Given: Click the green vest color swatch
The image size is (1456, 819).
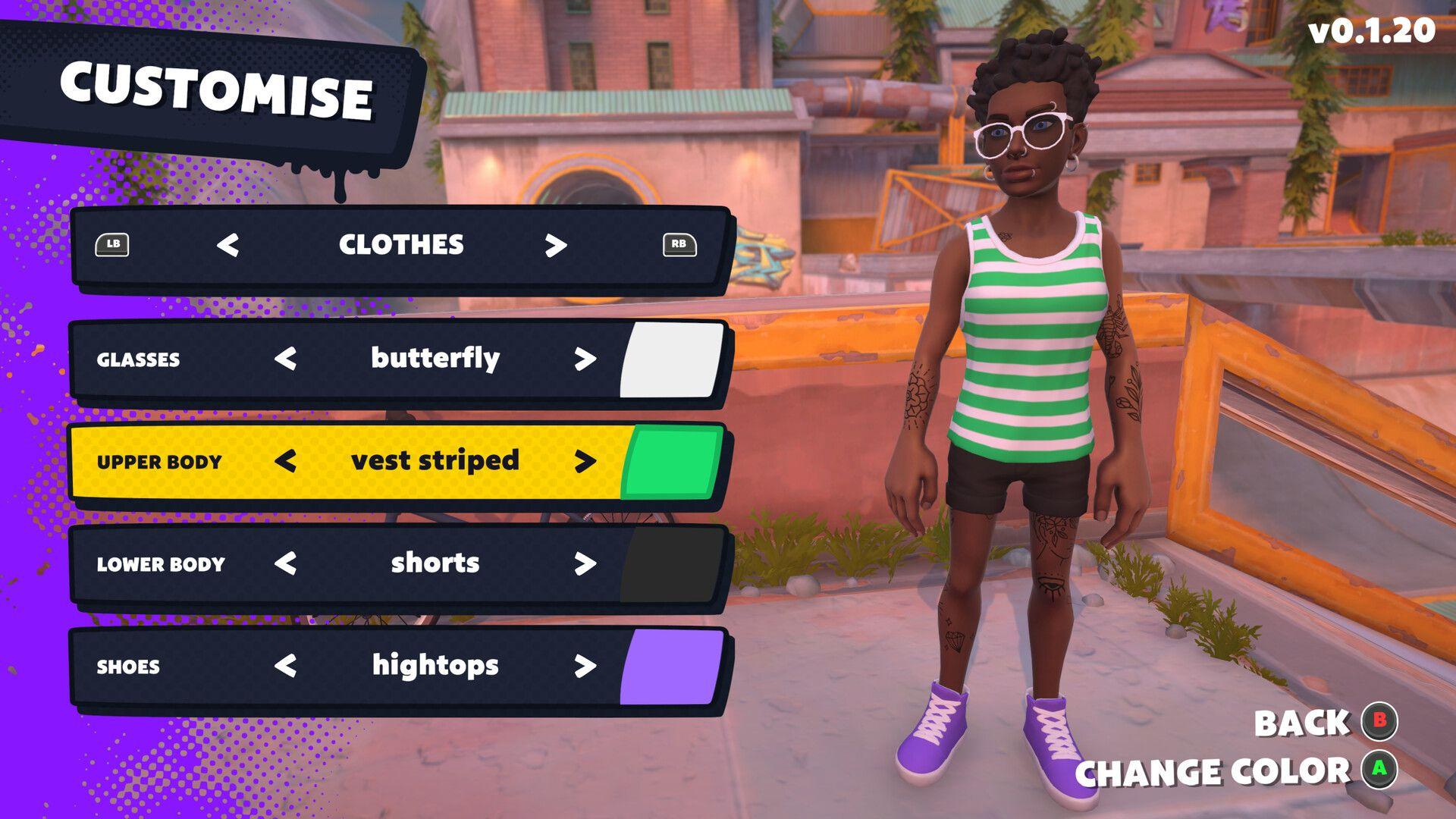Looking at the screenshot, I should coord(672,460).
